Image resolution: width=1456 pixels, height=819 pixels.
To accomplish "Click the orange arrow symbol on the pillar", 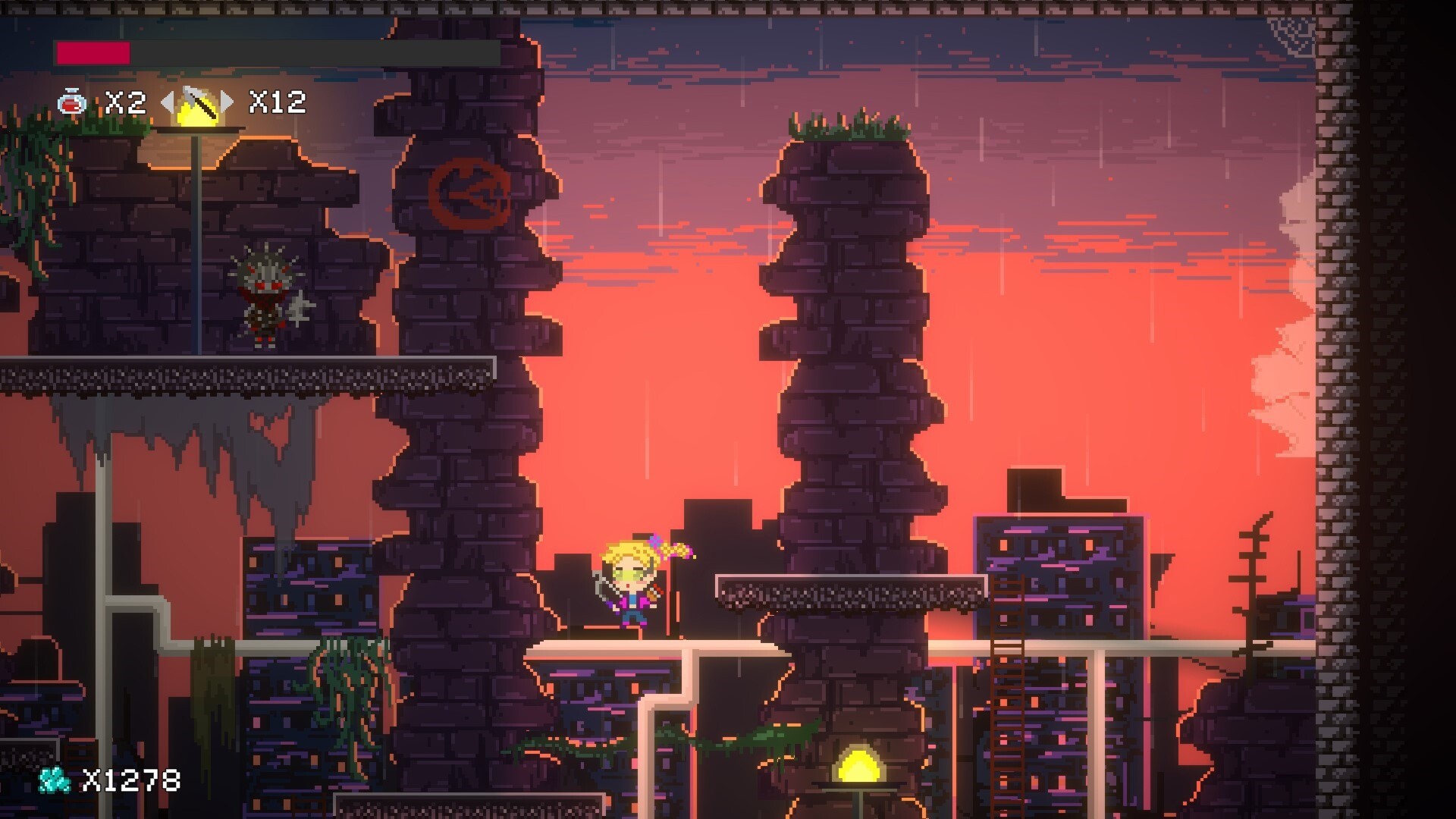I will [x=470, y=191].
